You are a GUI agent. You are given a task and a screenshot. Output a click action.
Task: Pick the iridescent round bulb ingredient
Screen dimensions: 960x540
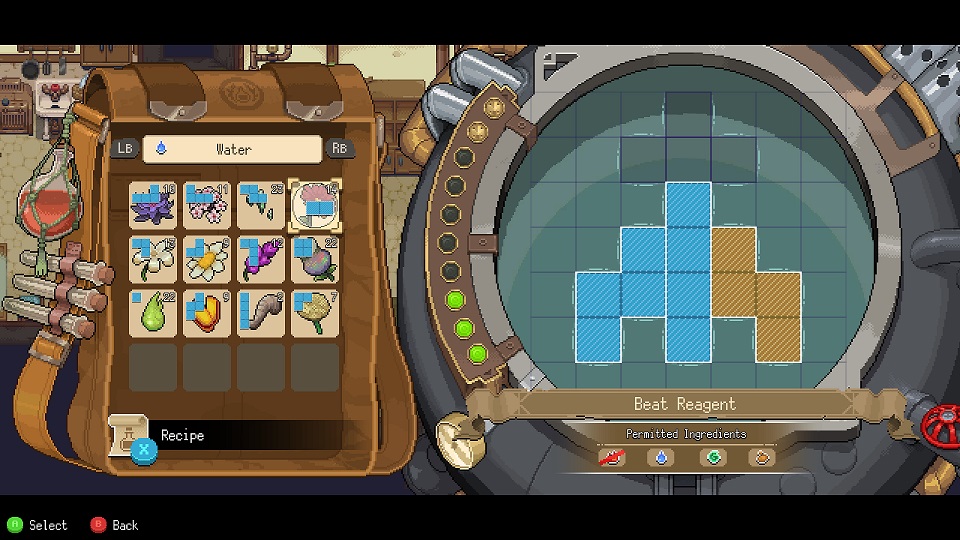[x=315, y=259]
